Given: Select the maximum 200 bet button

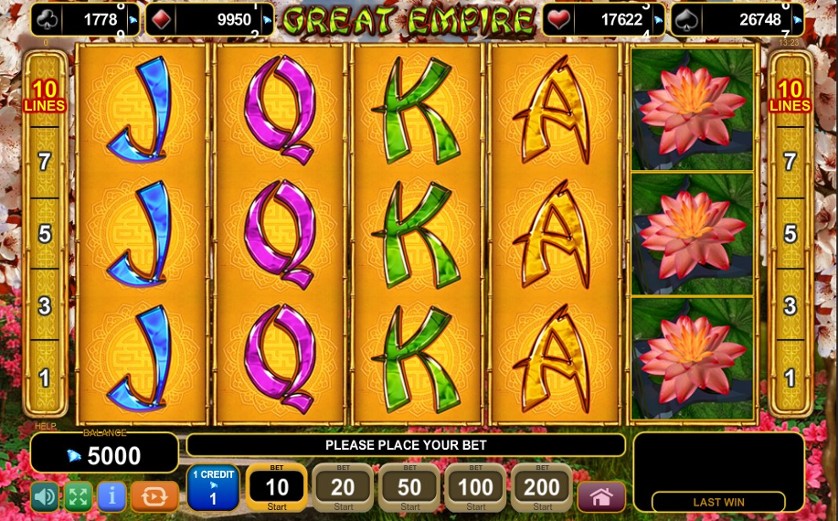Looking at the screenshot, I should (x=541, y=488).
